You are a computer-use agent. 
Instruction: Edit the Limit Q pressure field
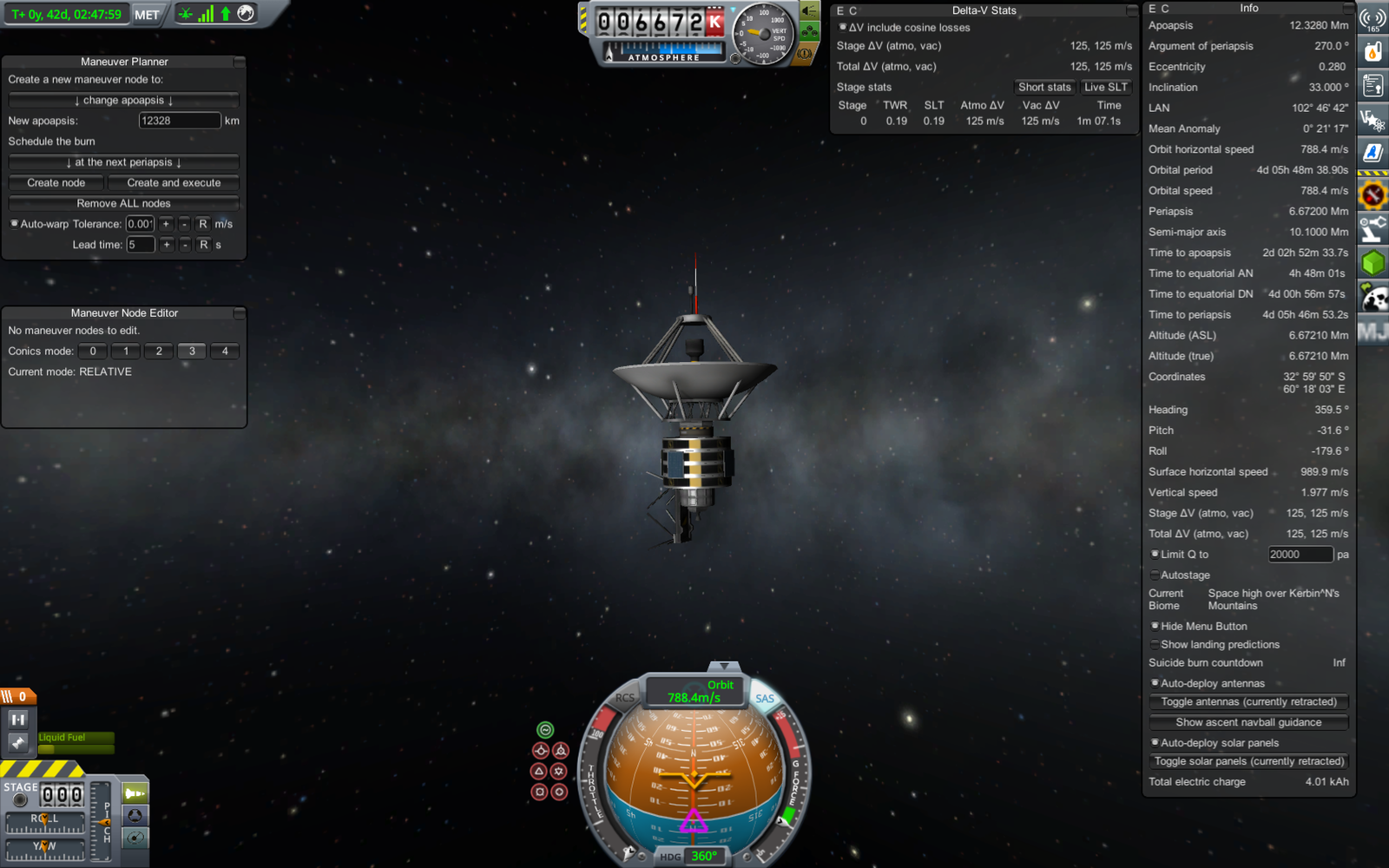pos(1300,555)
